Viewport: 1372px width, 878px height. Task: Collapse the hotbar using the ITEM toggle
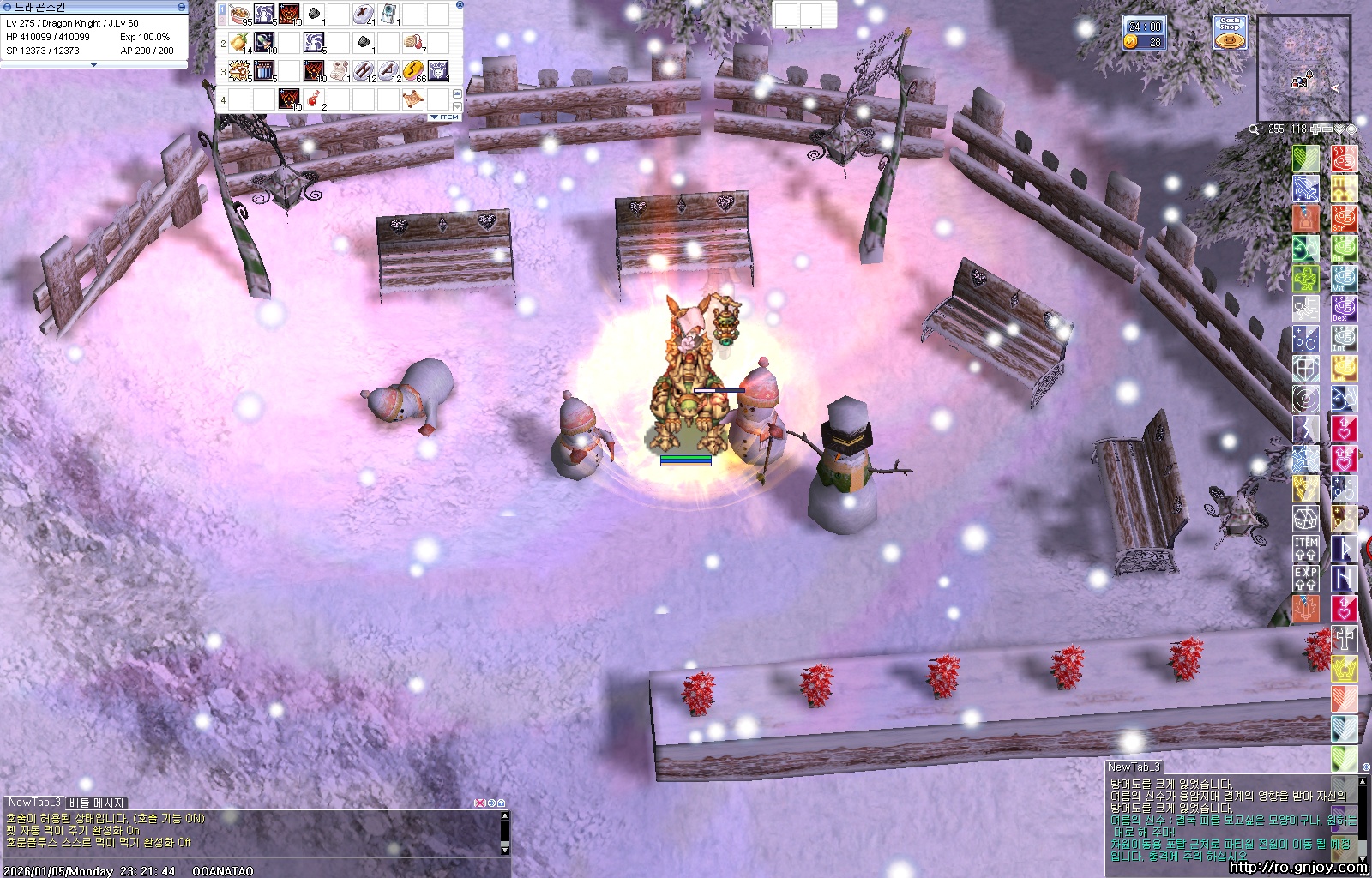tap(445, 117)
